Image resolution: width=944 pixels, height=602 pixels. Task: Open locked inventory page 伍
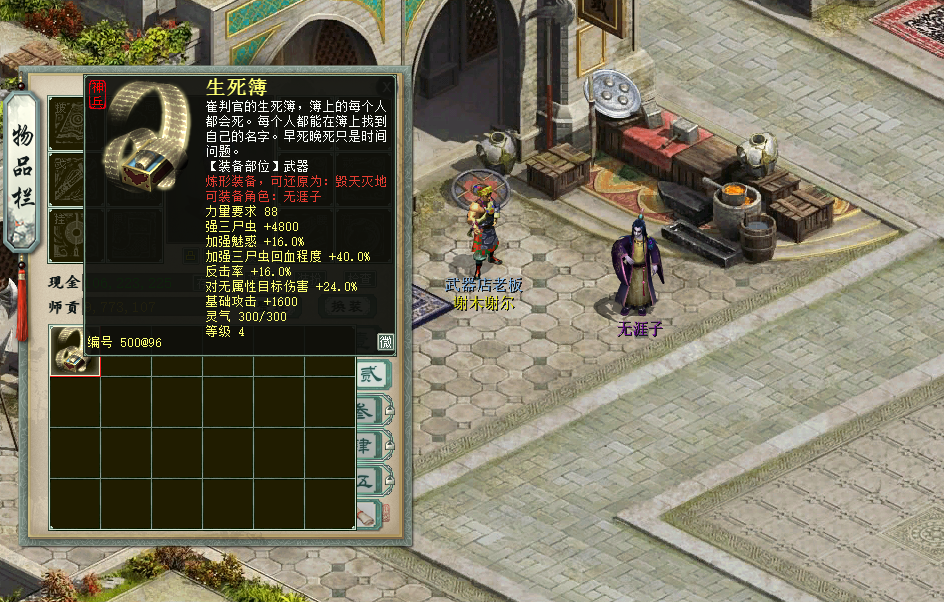pyautogui.click(x=369, y=481)
